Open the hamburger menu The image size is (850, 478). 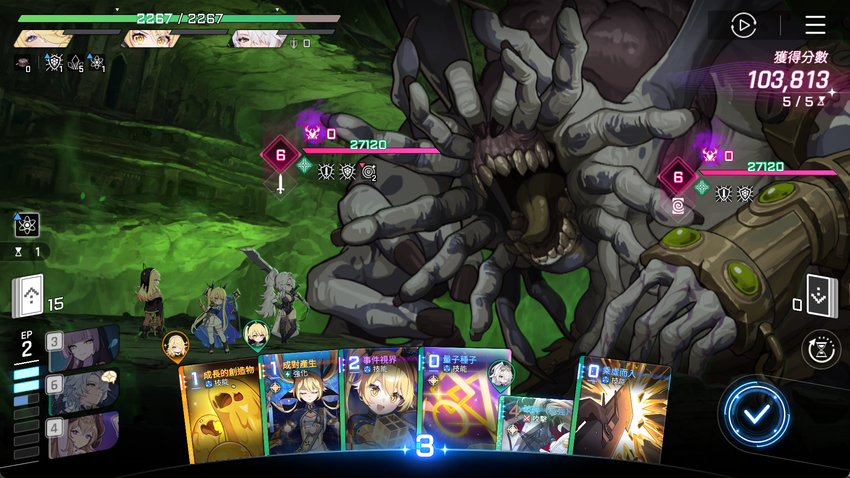[815, 25]
